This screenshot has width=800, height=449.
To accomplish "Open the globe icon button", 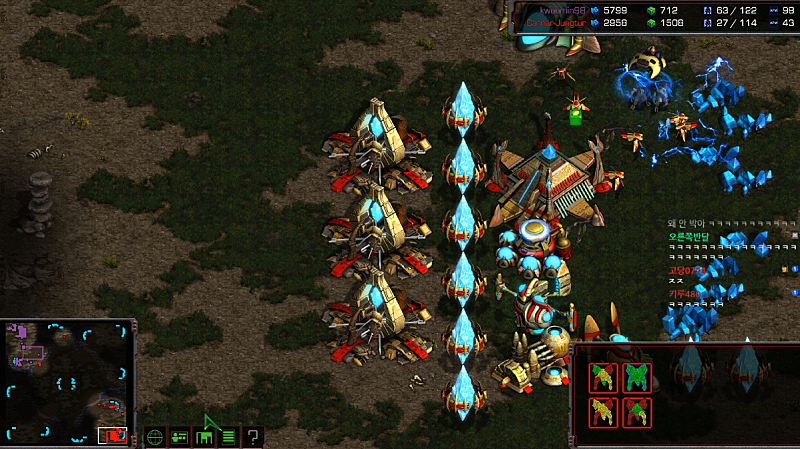I will (x=155, y=436).
